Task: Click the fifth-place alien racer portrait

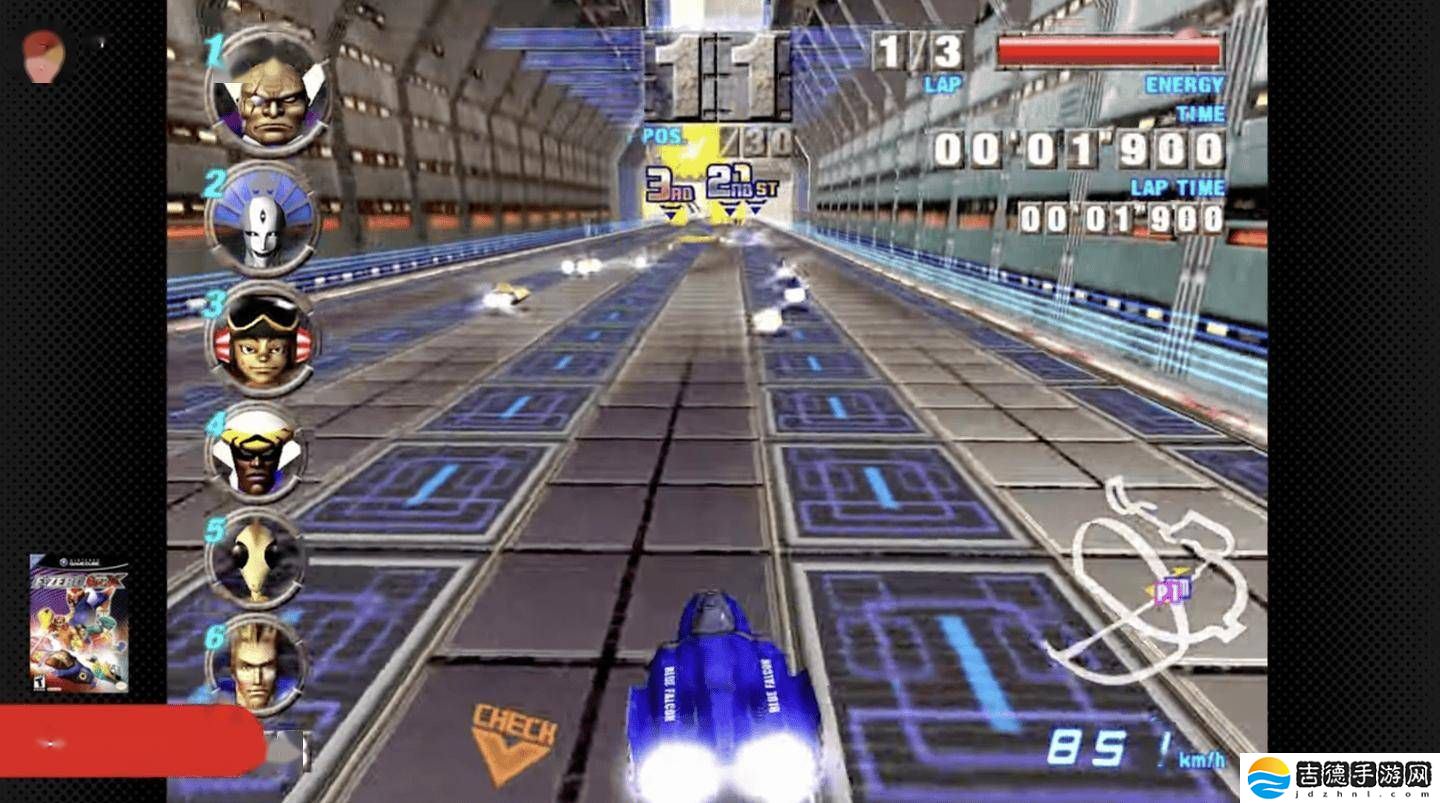Action: tap(256, 558)
